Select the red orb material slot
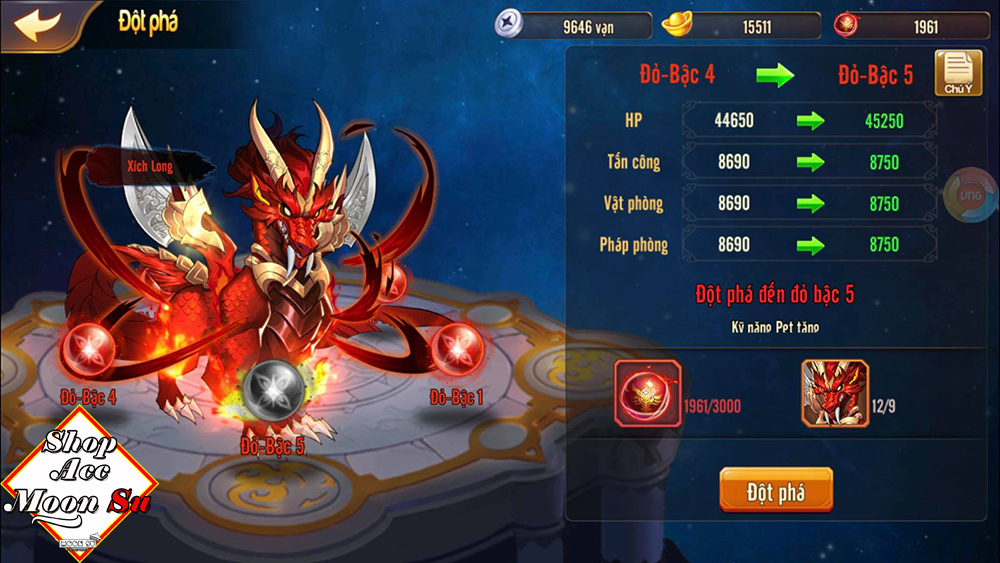The height and width of the screenshot is (563, 1000). pyautogui.click(x=648, y=394)
